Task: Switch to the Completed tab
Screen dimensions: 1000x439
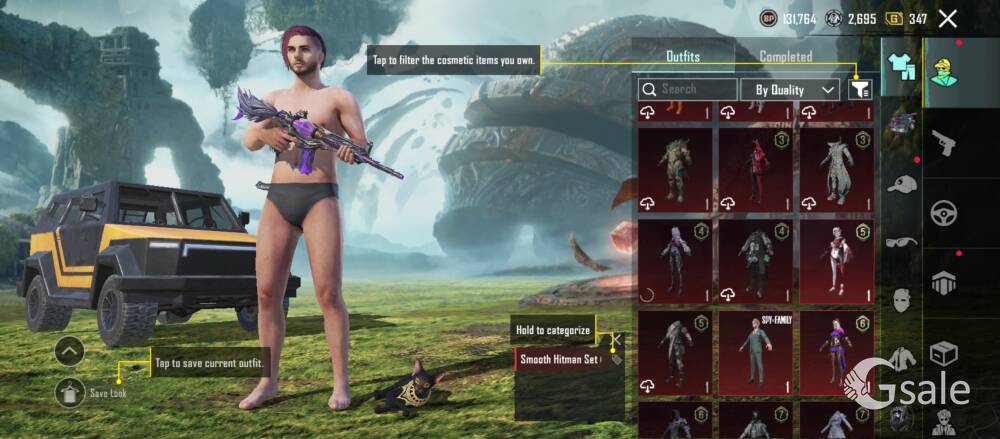Action: click(786, 57)
